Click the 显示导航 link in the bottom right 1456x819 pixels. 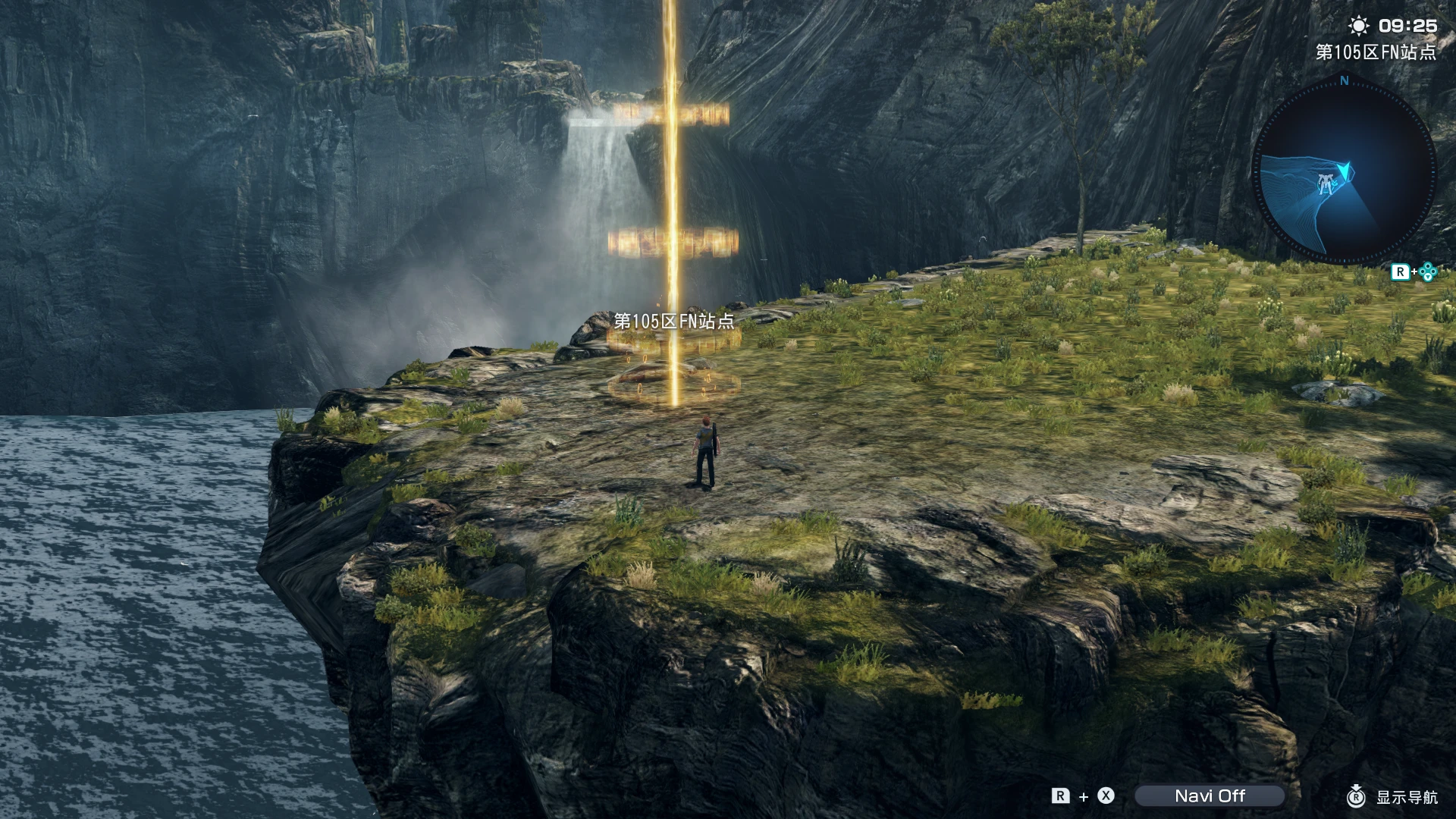[x=1409, y=797]
